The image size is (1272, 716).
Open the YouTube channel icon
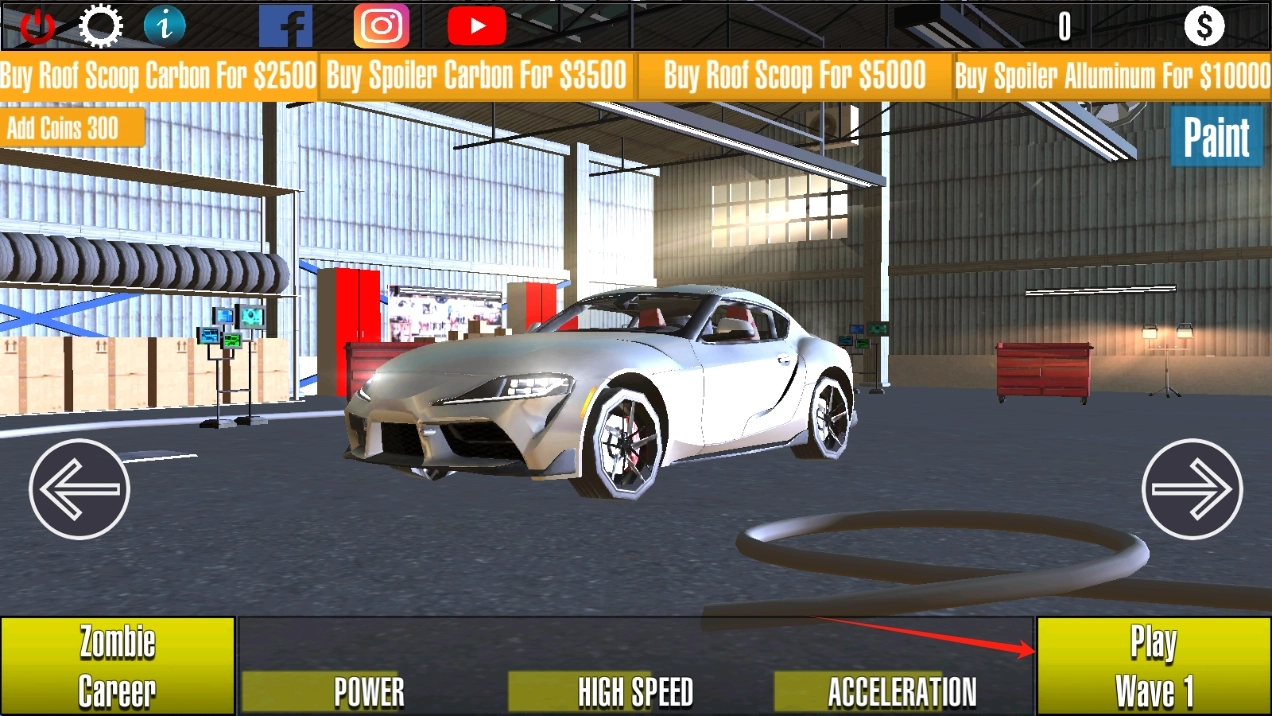[476, 26]
